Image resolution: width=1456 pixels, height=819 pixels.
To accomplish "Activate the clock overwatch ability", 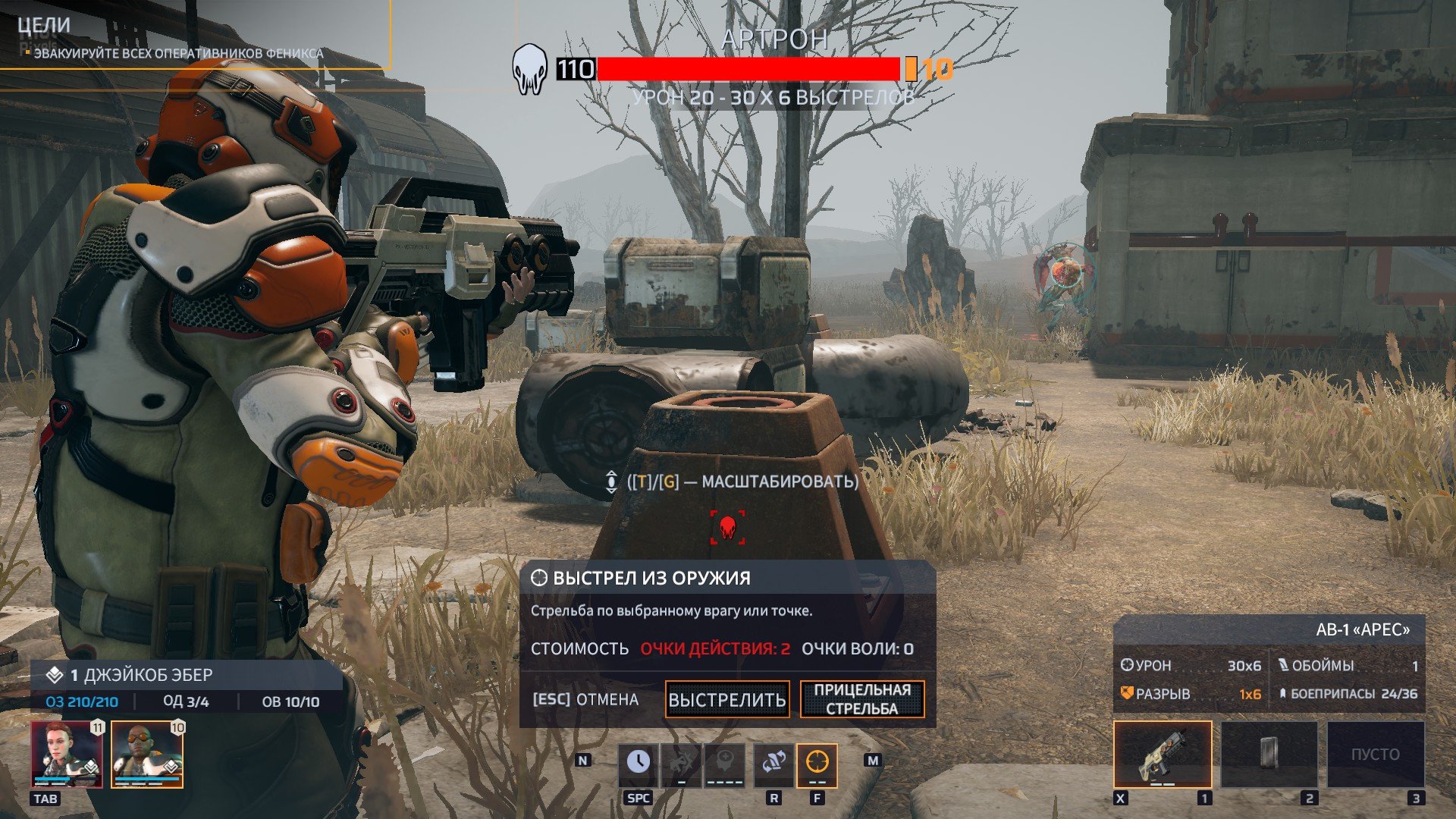I will tap(638, 764).
